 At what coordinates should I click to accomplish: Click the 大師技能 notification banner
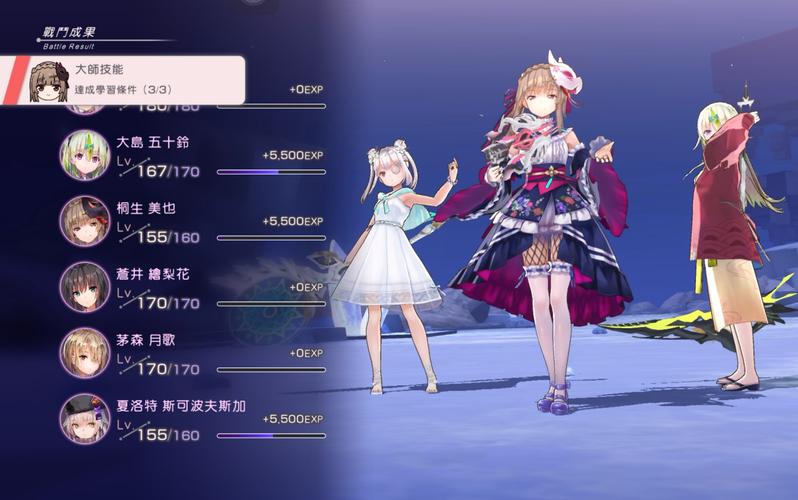125,81
